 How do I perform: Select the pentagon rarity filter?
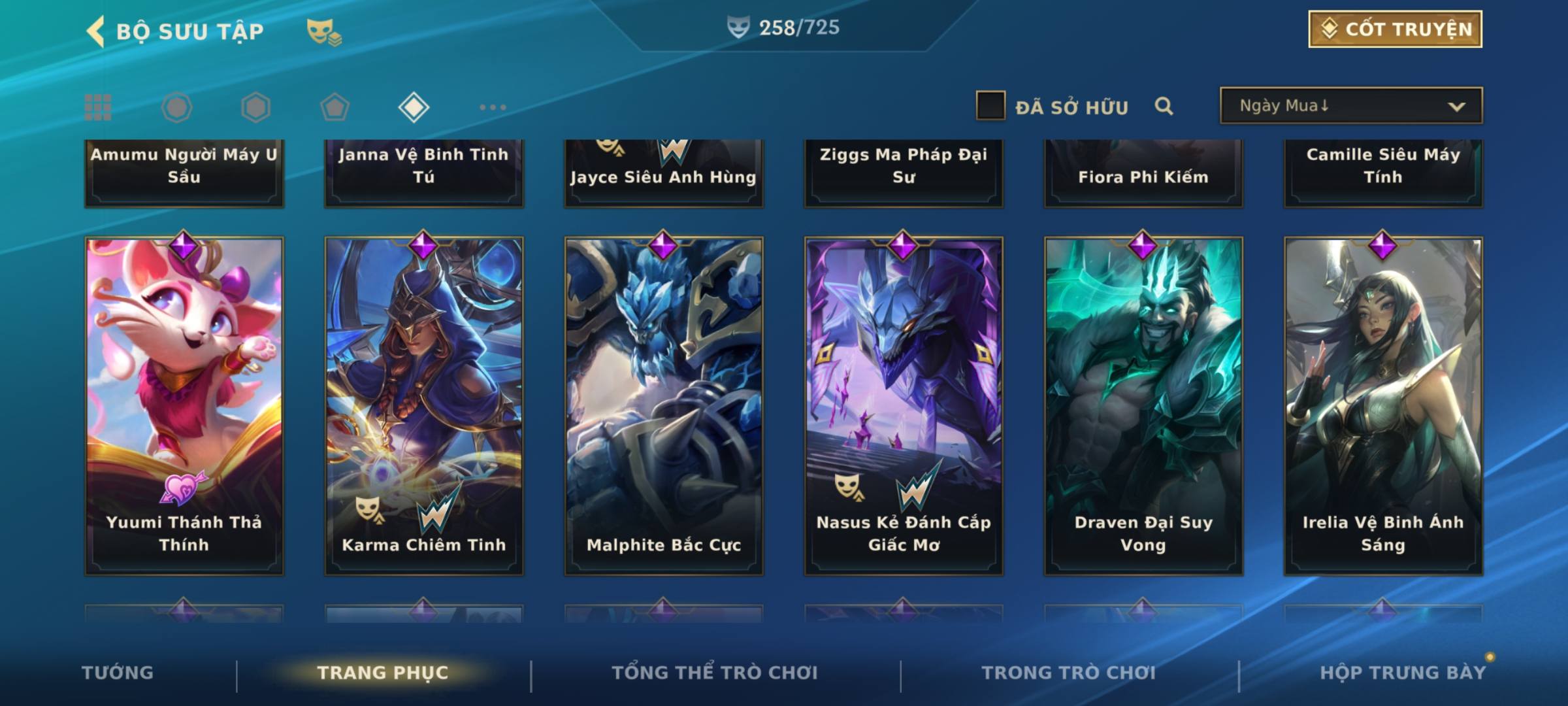(x=335, y=107)
